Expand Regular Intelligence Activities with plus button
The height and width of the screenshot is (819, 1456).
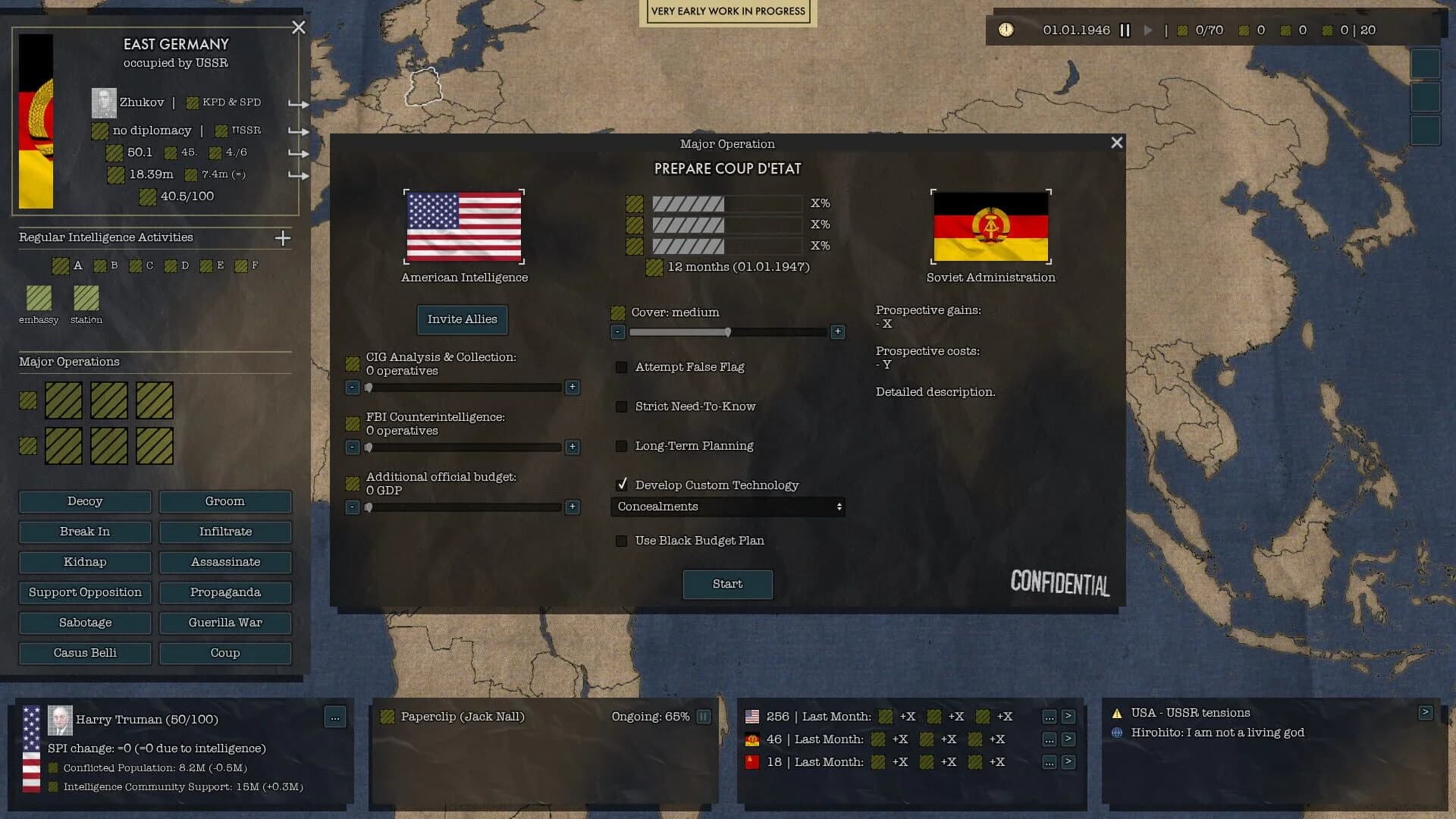(282, 237)
